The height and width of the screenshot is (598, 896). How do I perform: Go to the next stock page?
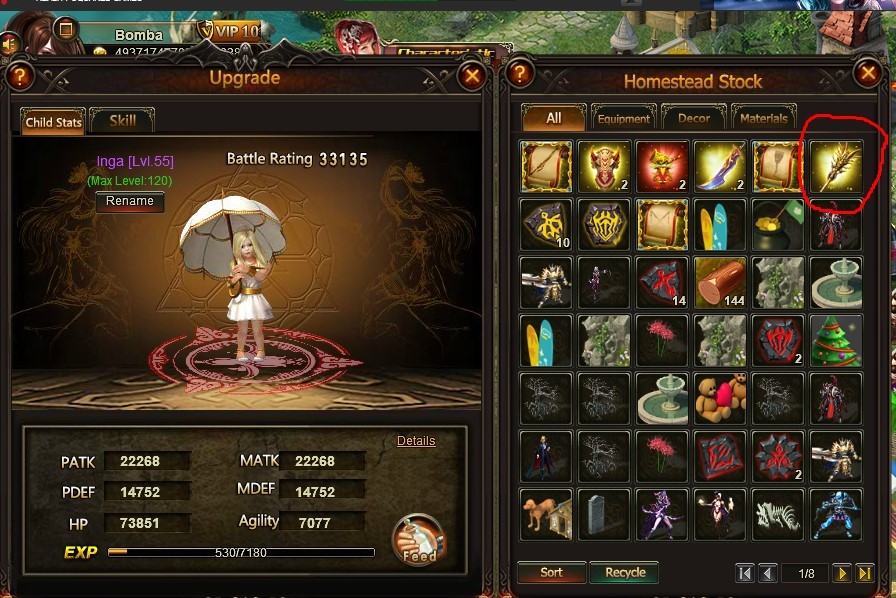(843, 573)
